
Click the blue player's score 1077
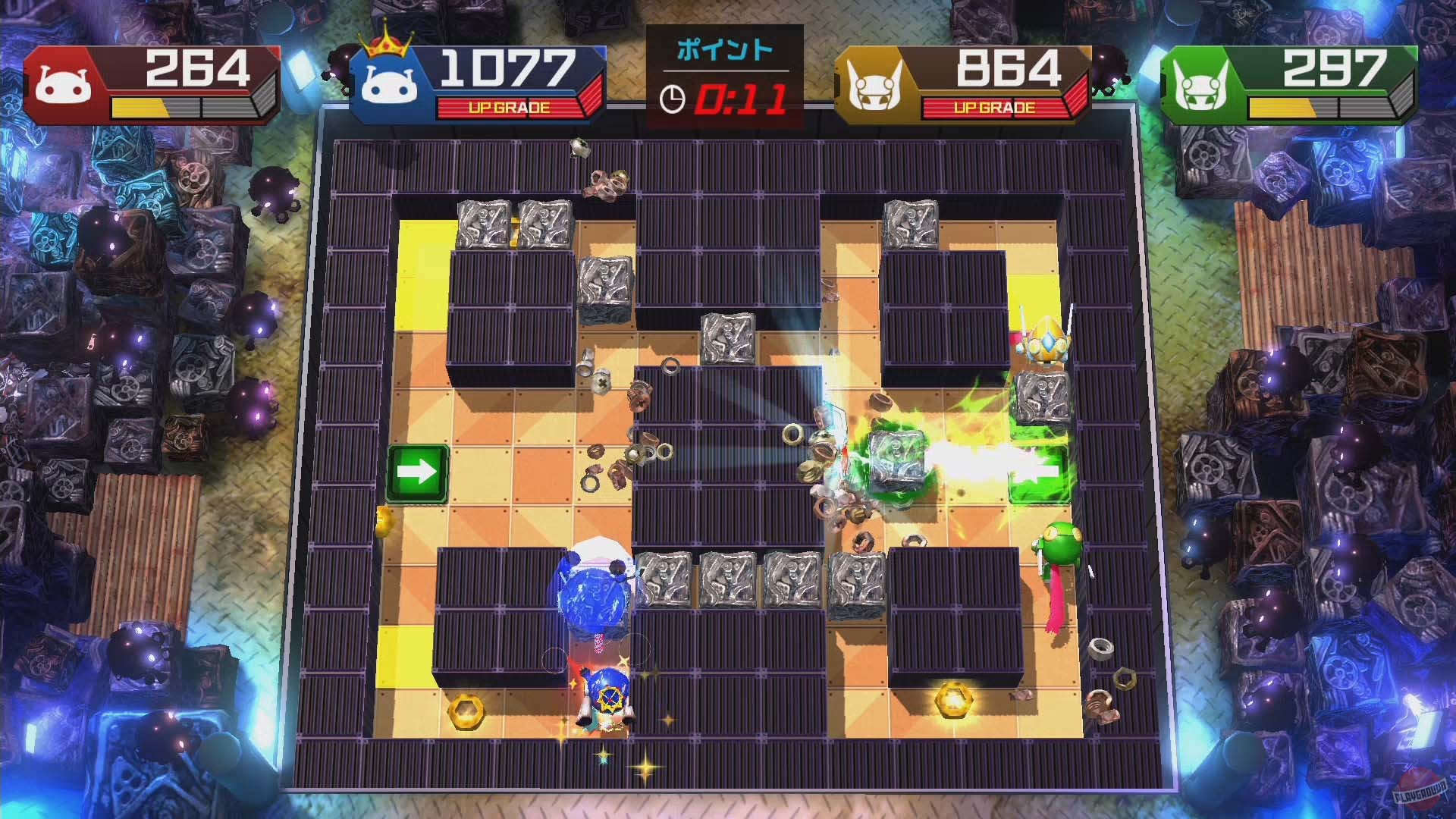[507, 67]
